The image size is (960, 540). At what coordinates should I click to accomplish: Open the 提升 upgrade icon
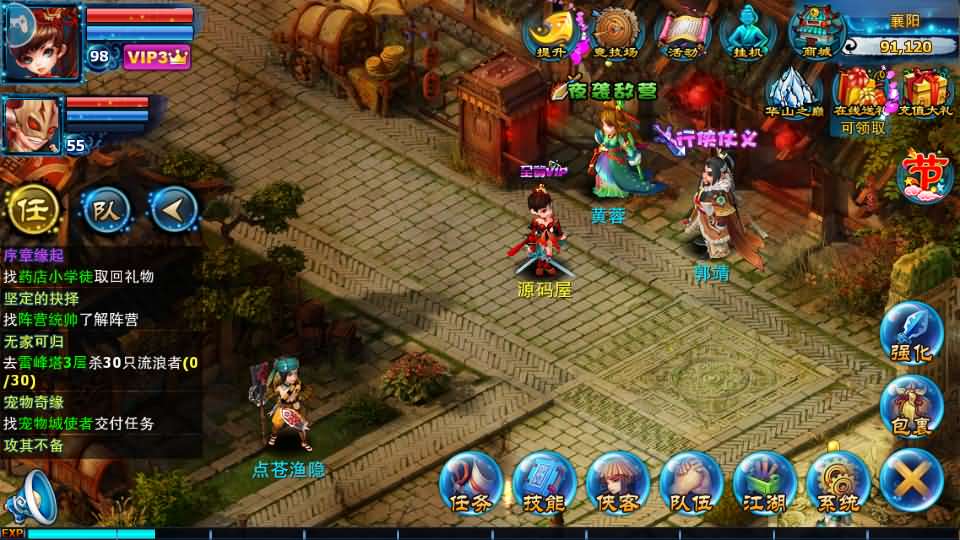549,33
